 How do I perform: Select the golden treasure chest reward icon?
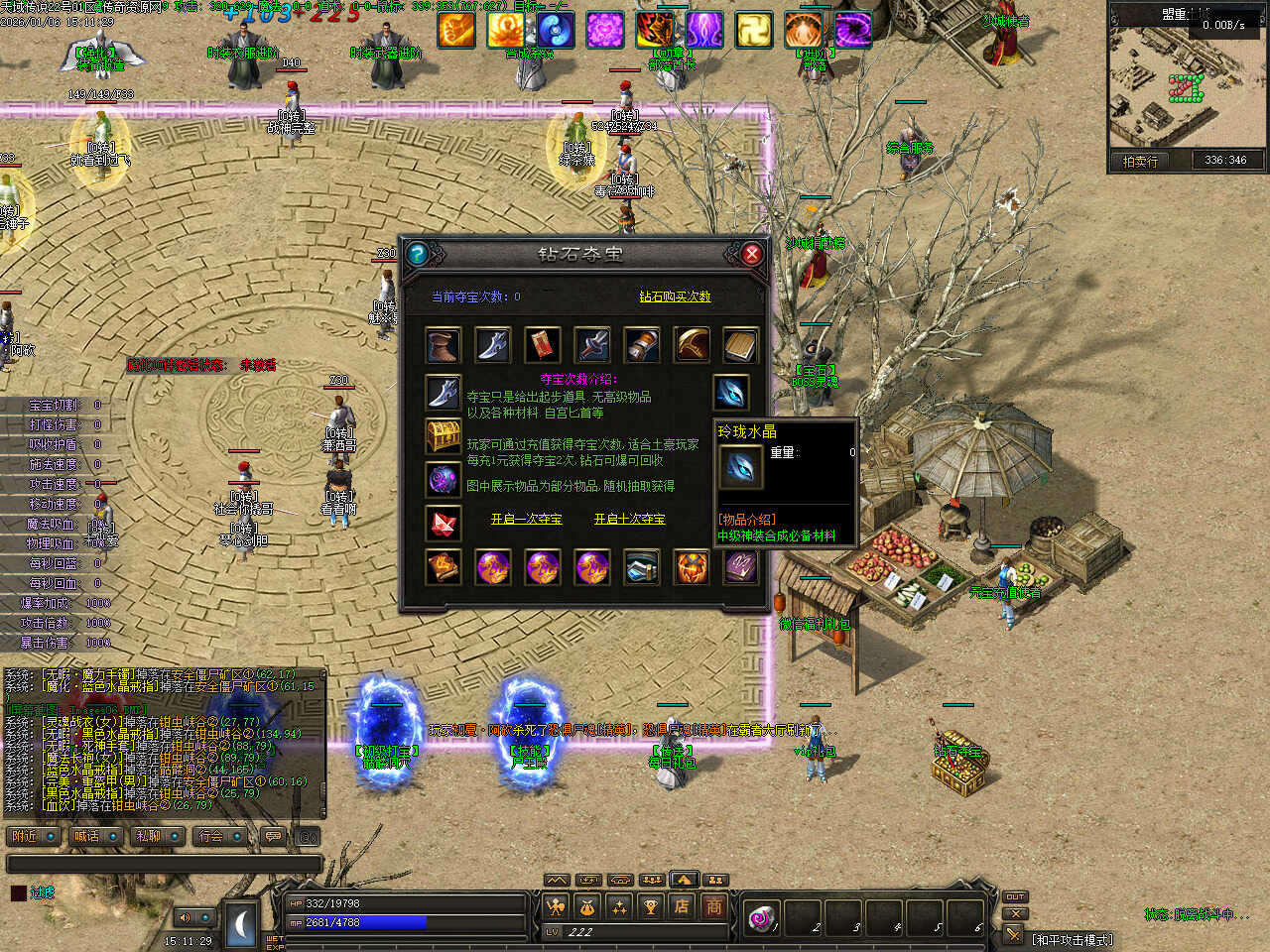click(443, 435)
